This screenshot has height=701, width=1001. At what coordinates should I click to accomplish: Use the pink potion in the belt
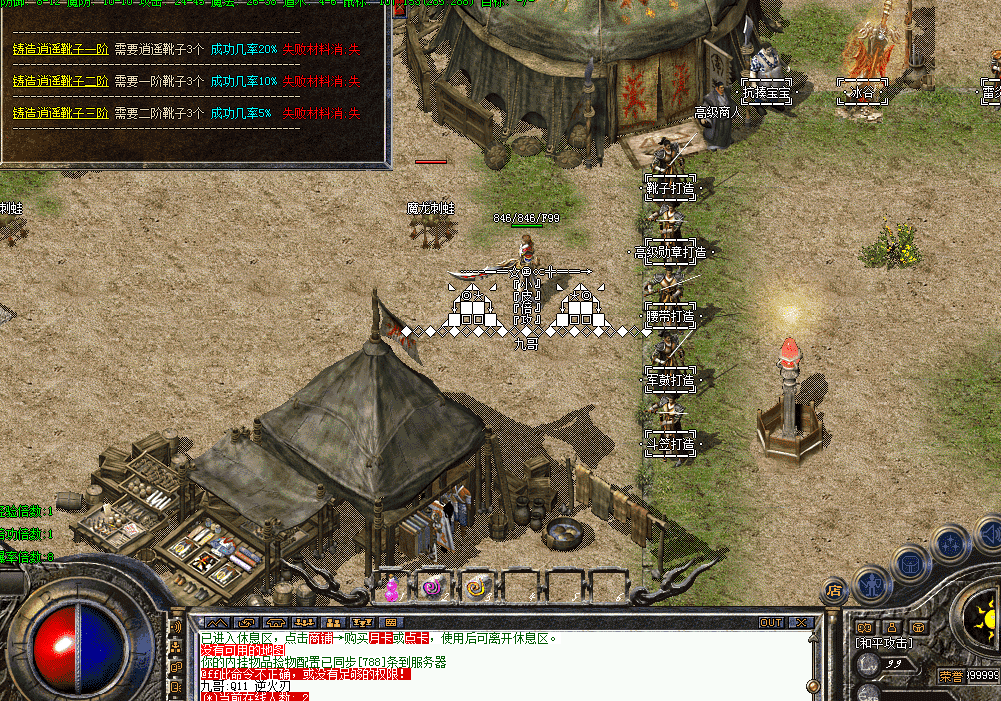coord(392,586)
